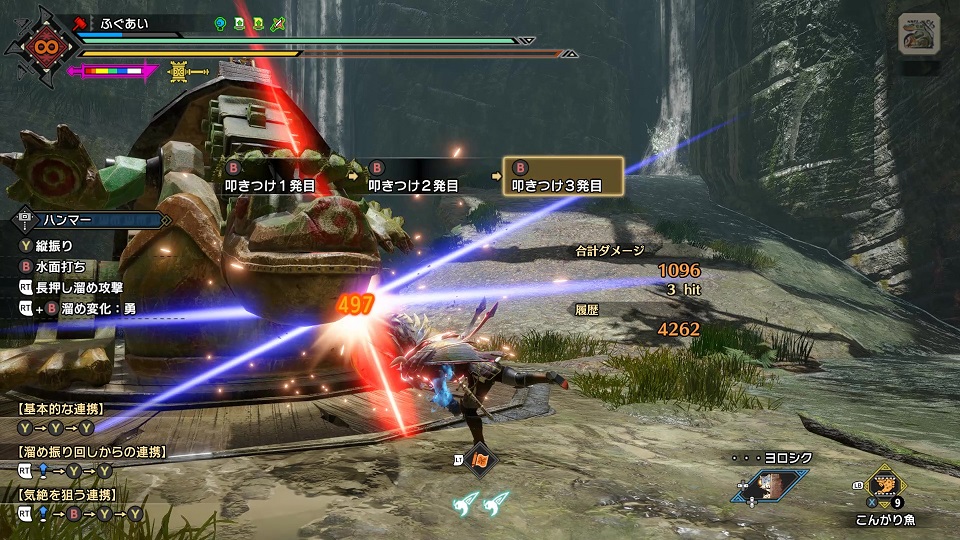Click the infinity quest timer emblem

[x=42, y=45]
